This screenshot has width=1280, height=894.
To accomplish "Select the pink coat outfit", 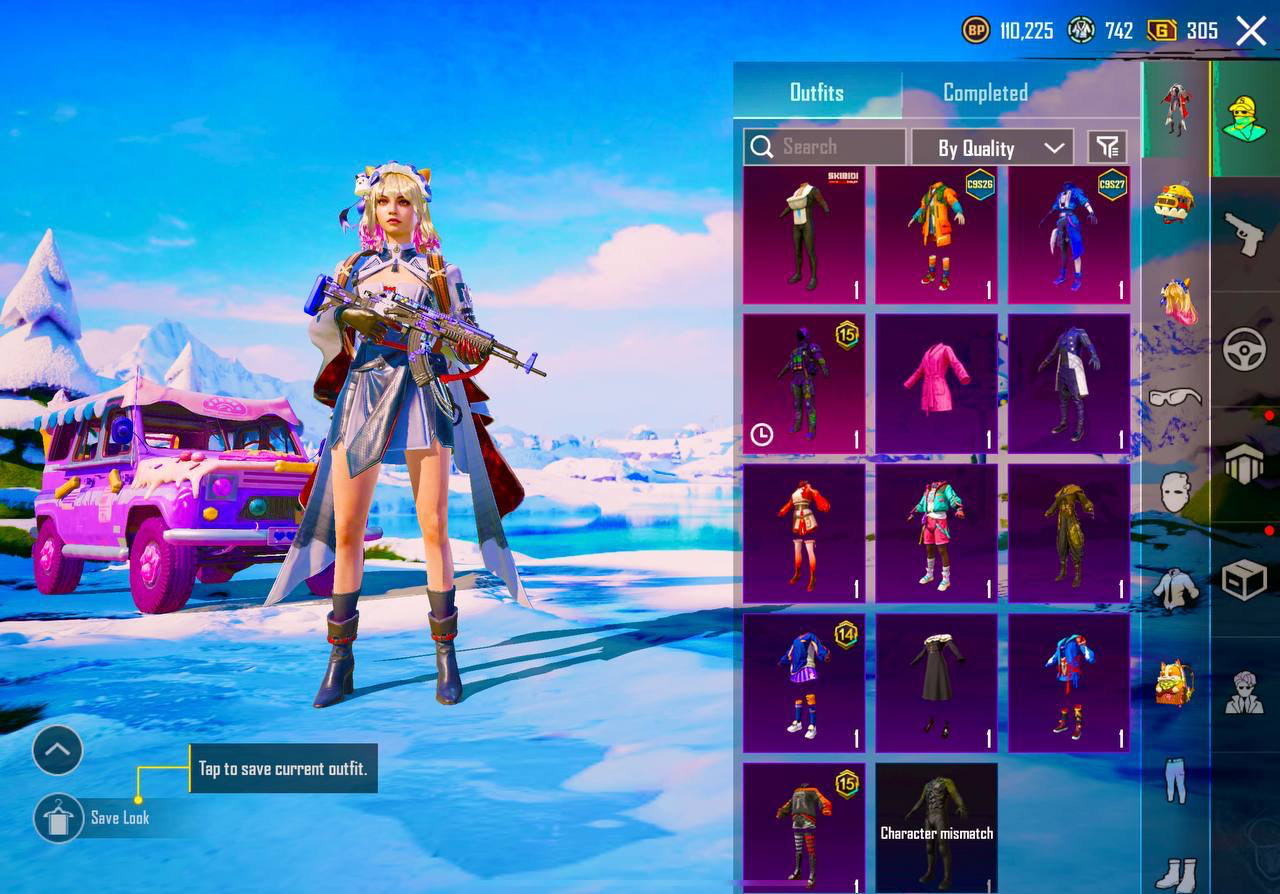I will 936,385.
